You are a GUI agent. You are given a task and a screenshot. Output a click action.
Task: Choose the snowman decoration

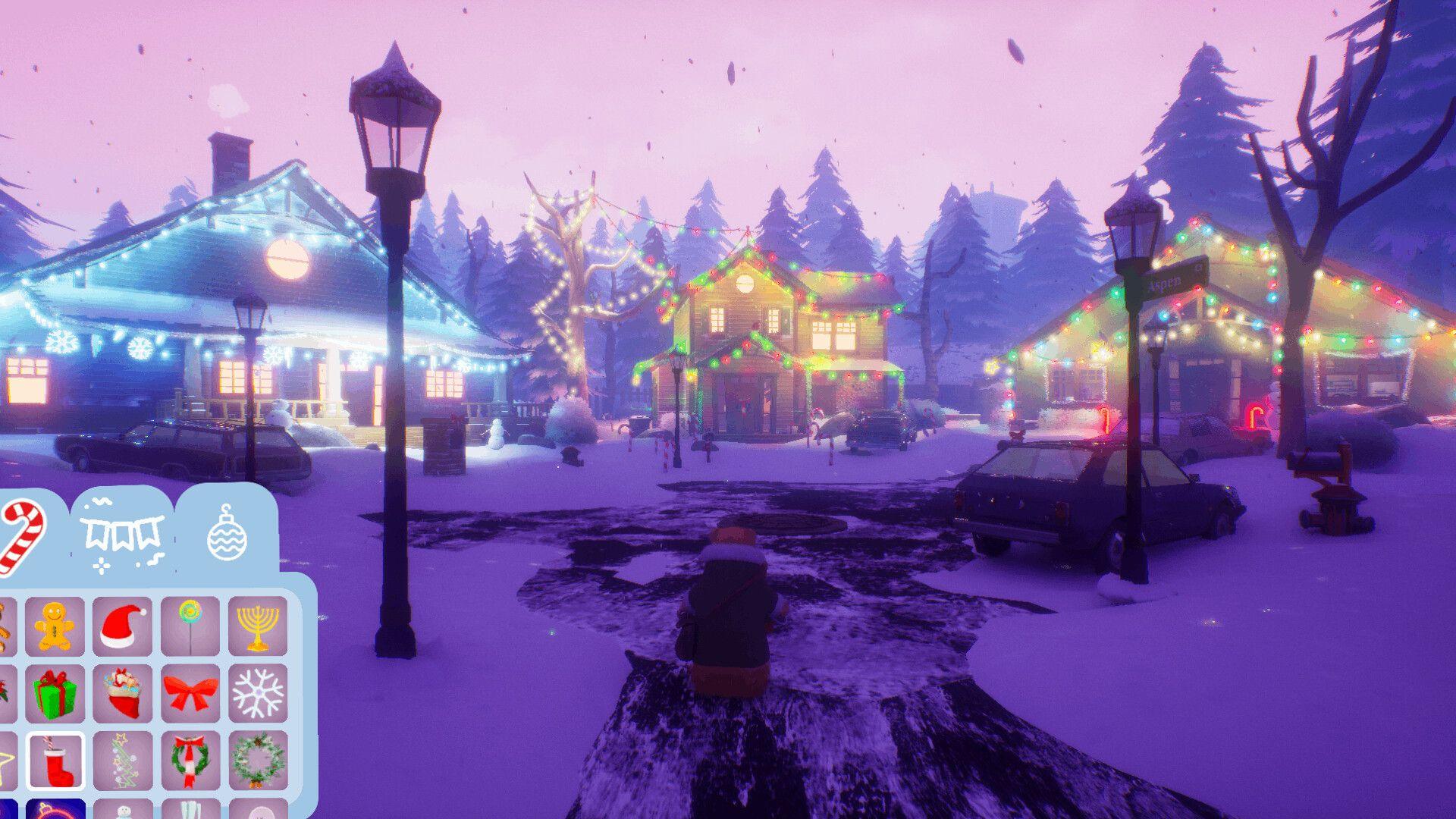coord(124,811)
